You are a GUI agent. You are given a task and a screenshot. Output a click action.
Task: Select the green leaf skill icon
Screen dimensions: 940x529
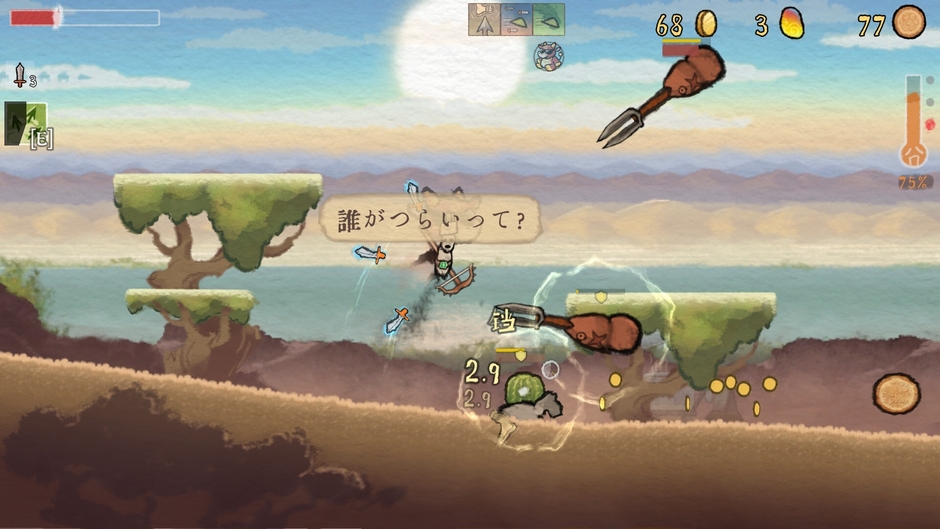[x=548, y=19]
